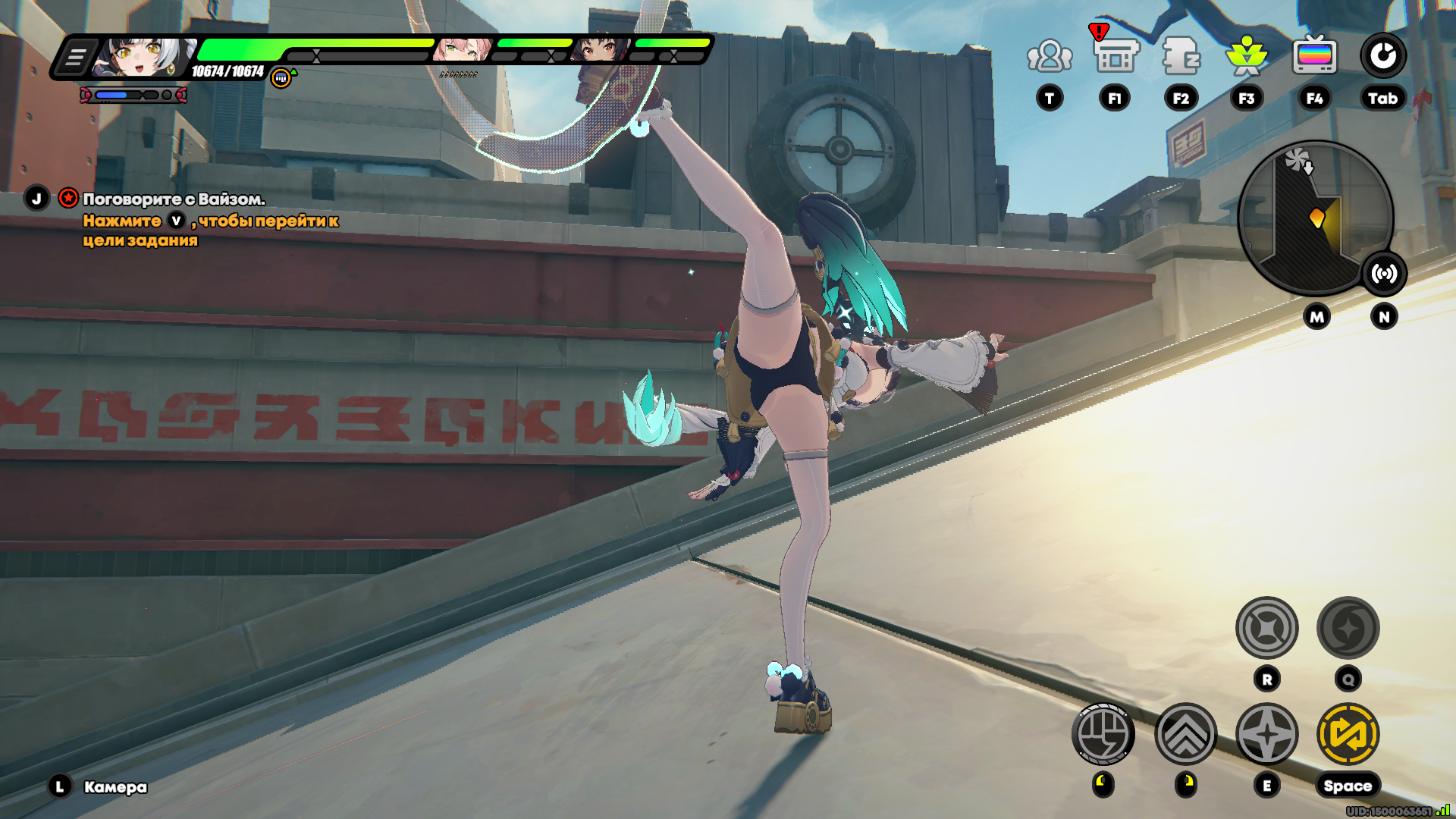1456x819 pixels.
Task: Select the quest tracker 'Поговорите с Вайзом'
Action: [x=173, y=199]
